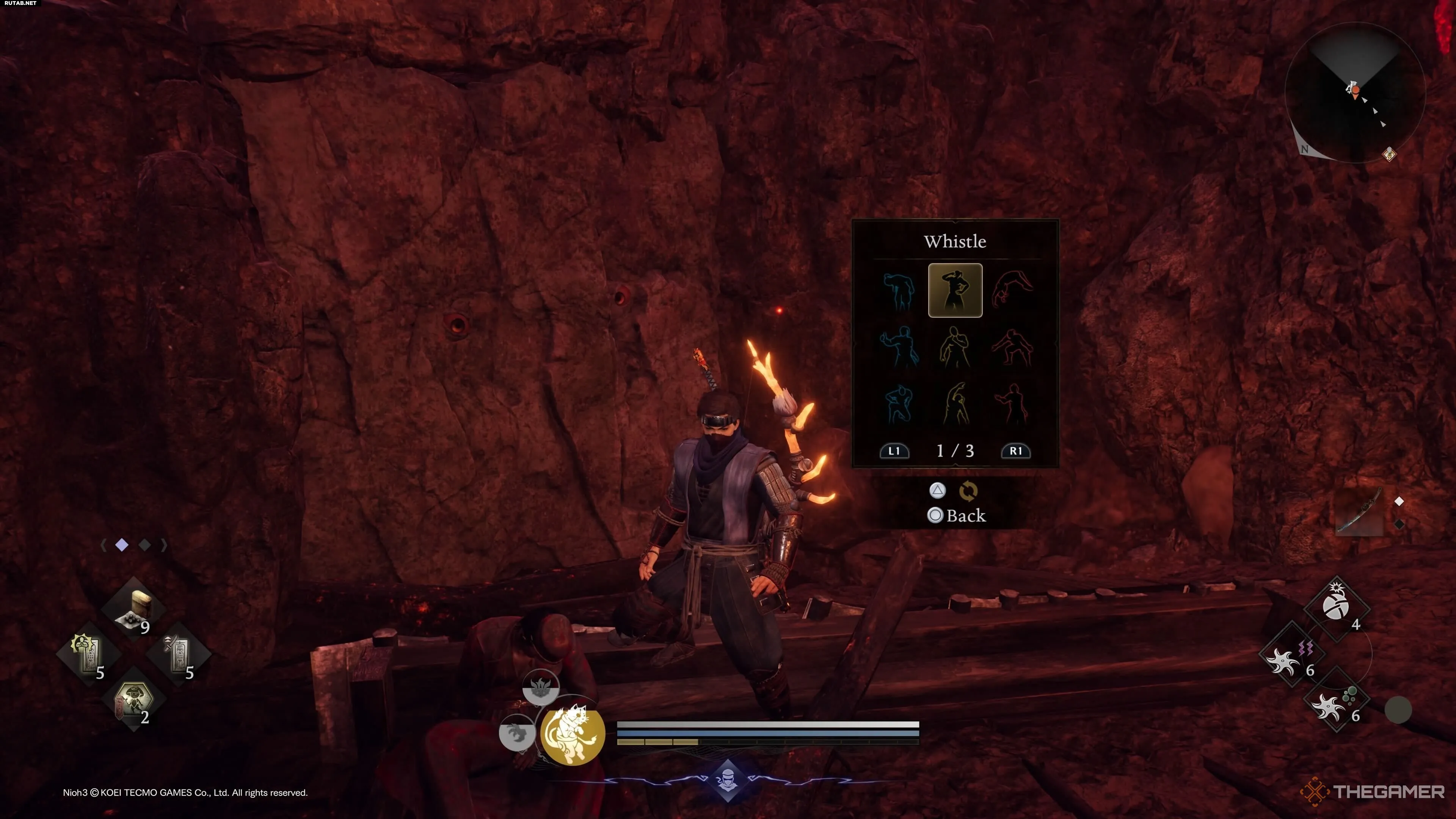Screen dimensions: 1456x819
Task: Choose the yellow fist-on-chest gesture
Action: tap(955, 347)
